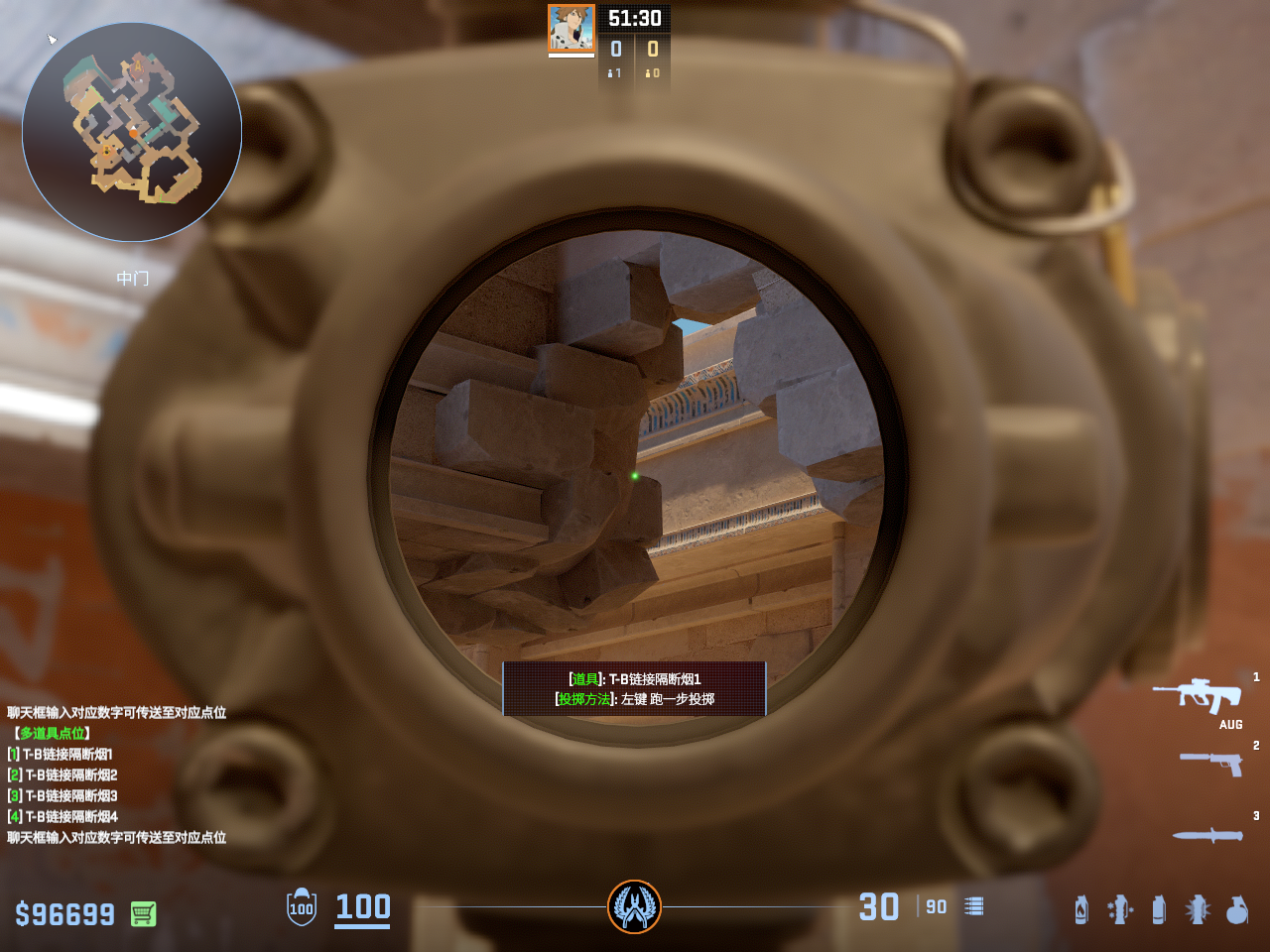Image resolution: width=1270 pixels, height=952 pixels.
Task: Choose the [2] T-B链接隔断烟2 list entry
Action: coord(63,774)
